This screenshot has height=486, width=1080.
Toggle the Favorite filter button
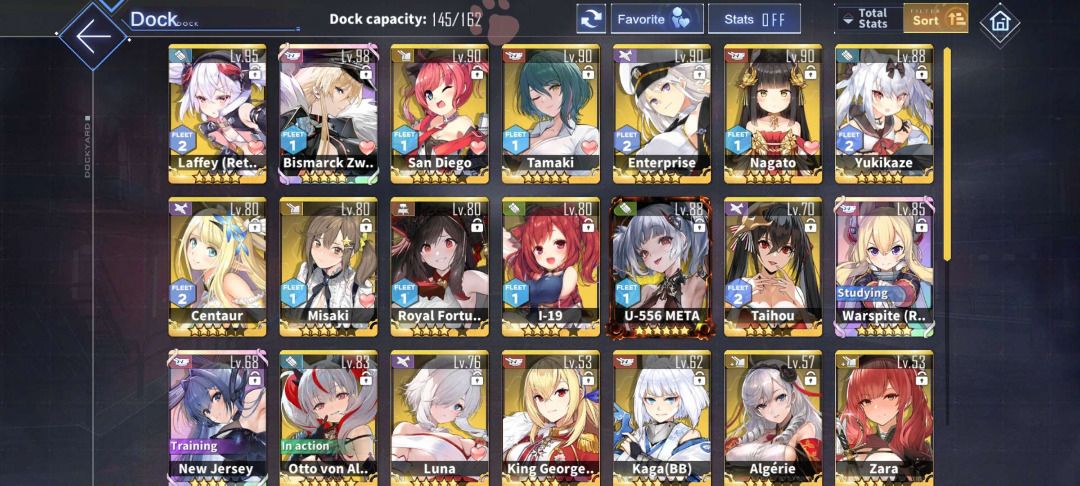click(654, 19)
